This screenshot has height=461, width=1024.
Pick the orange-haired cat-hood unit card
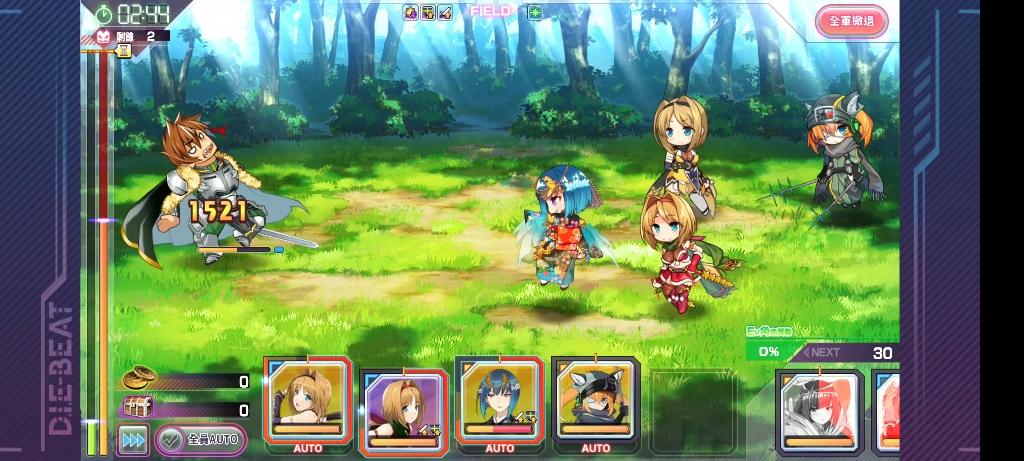595,399
